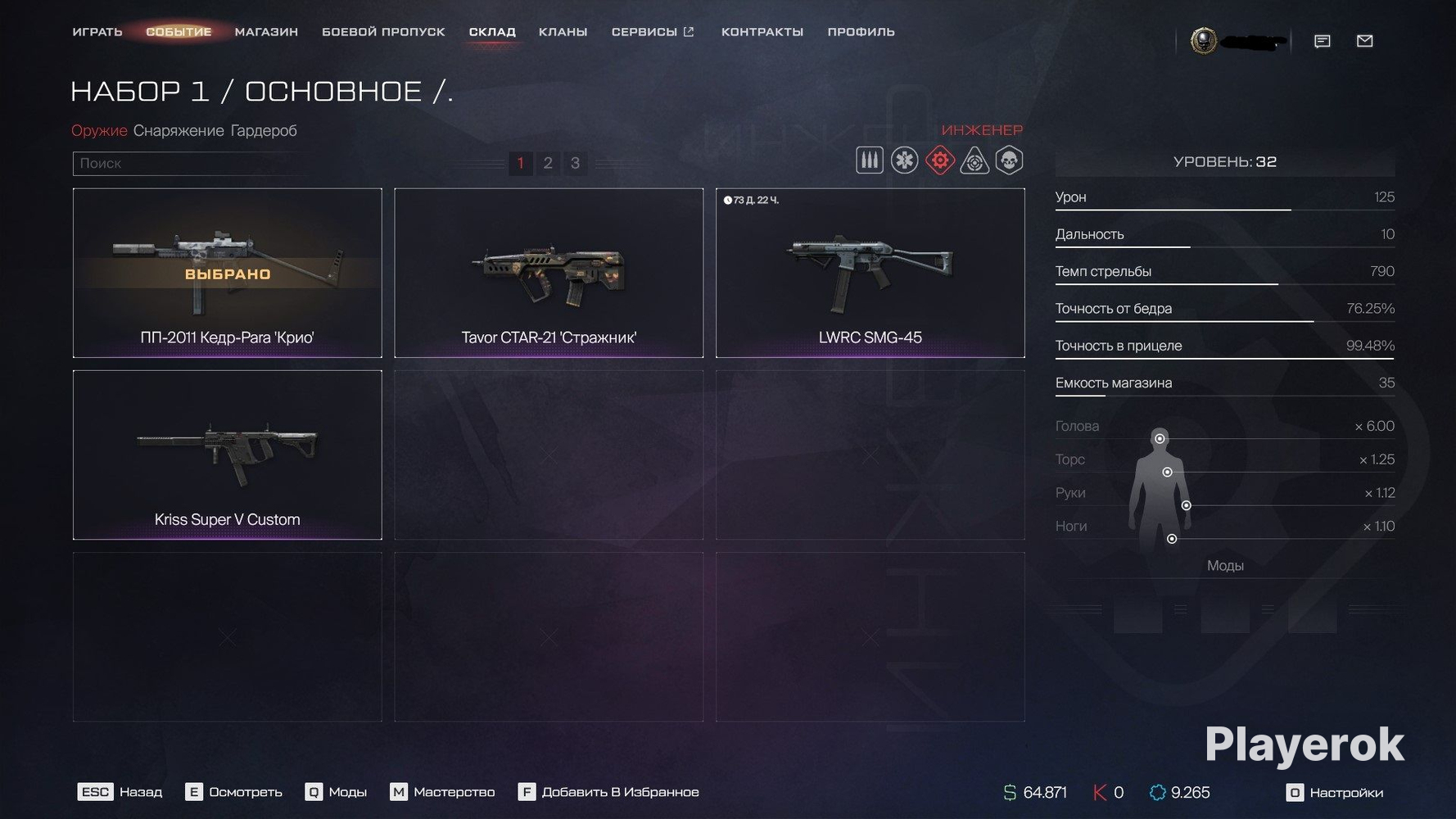Screen dimensions: 1456x819
Task: Select the rifleman class bullets icon
Action: coord(869,161)
